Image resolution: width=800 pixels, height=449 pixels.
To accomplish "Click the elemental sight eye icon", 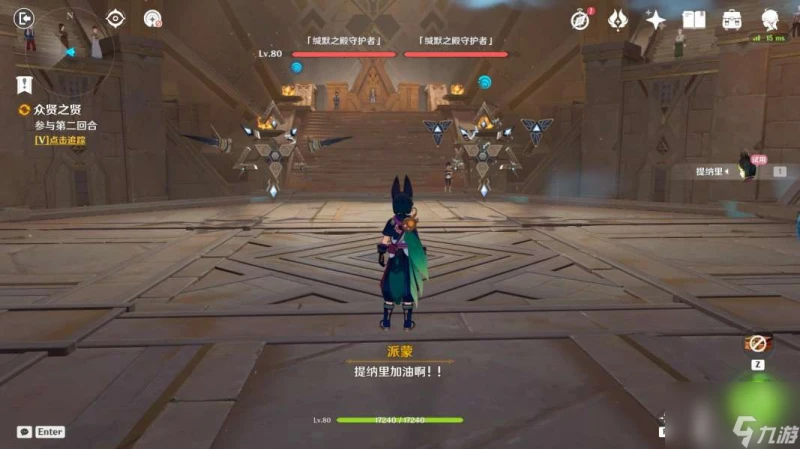I will coord(115,18).
